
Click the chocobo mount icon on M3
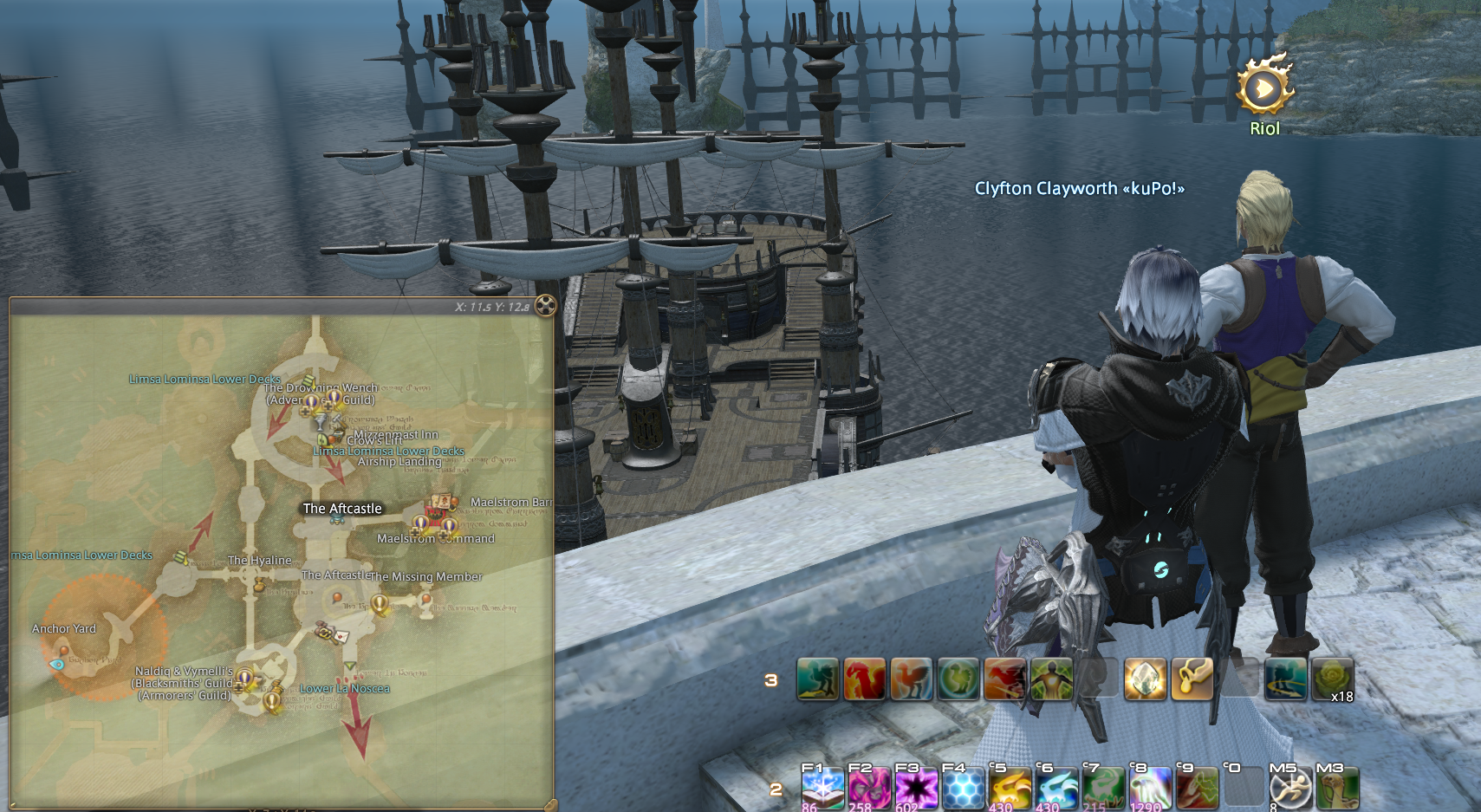tap(1336, 788)
